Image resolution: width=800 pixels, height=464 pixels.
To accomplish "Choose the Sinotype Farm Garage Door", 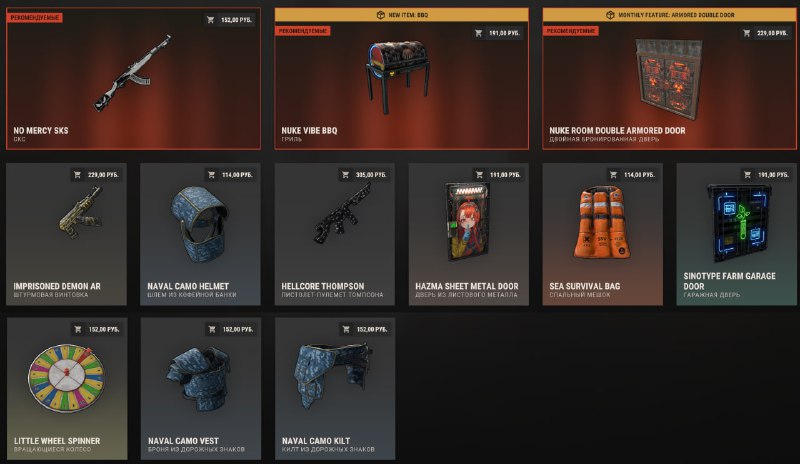I will [736, 230].
